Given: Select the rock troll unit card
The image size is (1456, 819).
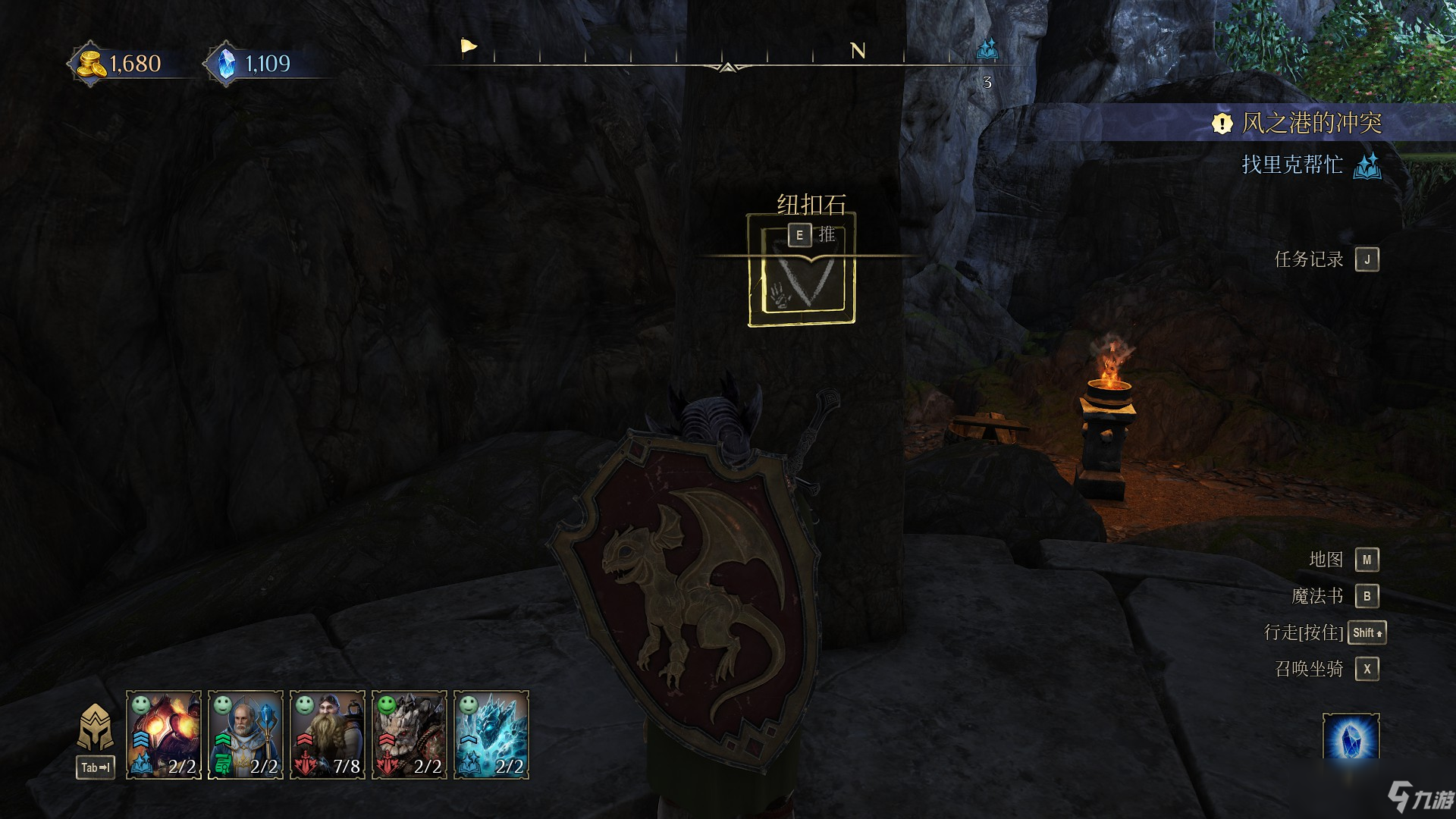Looking at the screenshot, I should tap(409, 734).
